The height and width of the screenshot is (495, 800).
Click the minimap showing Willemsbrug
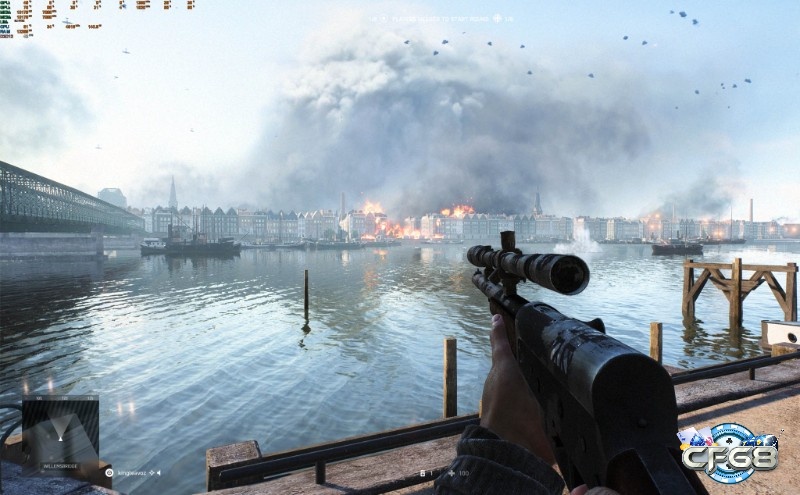pyautogui.click(x=60, y=430)
